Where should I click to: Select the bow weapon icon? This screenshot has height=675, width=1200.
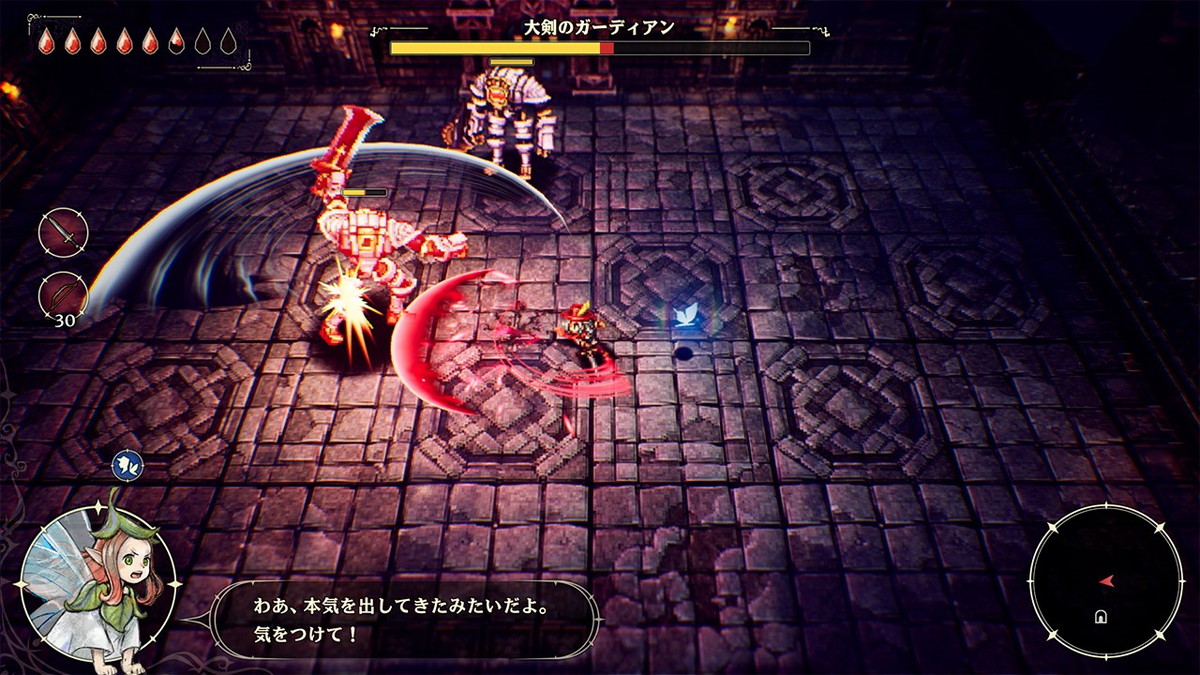coord(63,297)
